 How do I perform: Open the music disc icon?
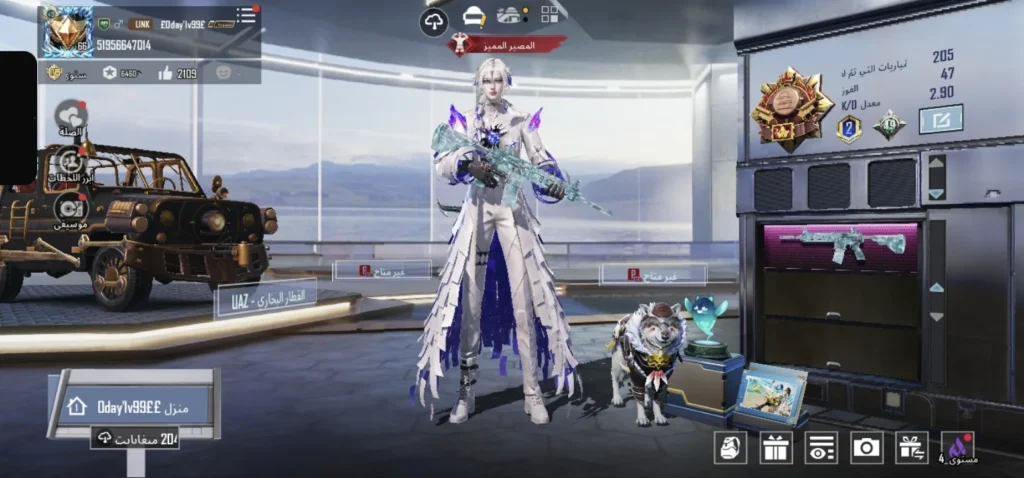pyautogui.click(x=70, y=206)
